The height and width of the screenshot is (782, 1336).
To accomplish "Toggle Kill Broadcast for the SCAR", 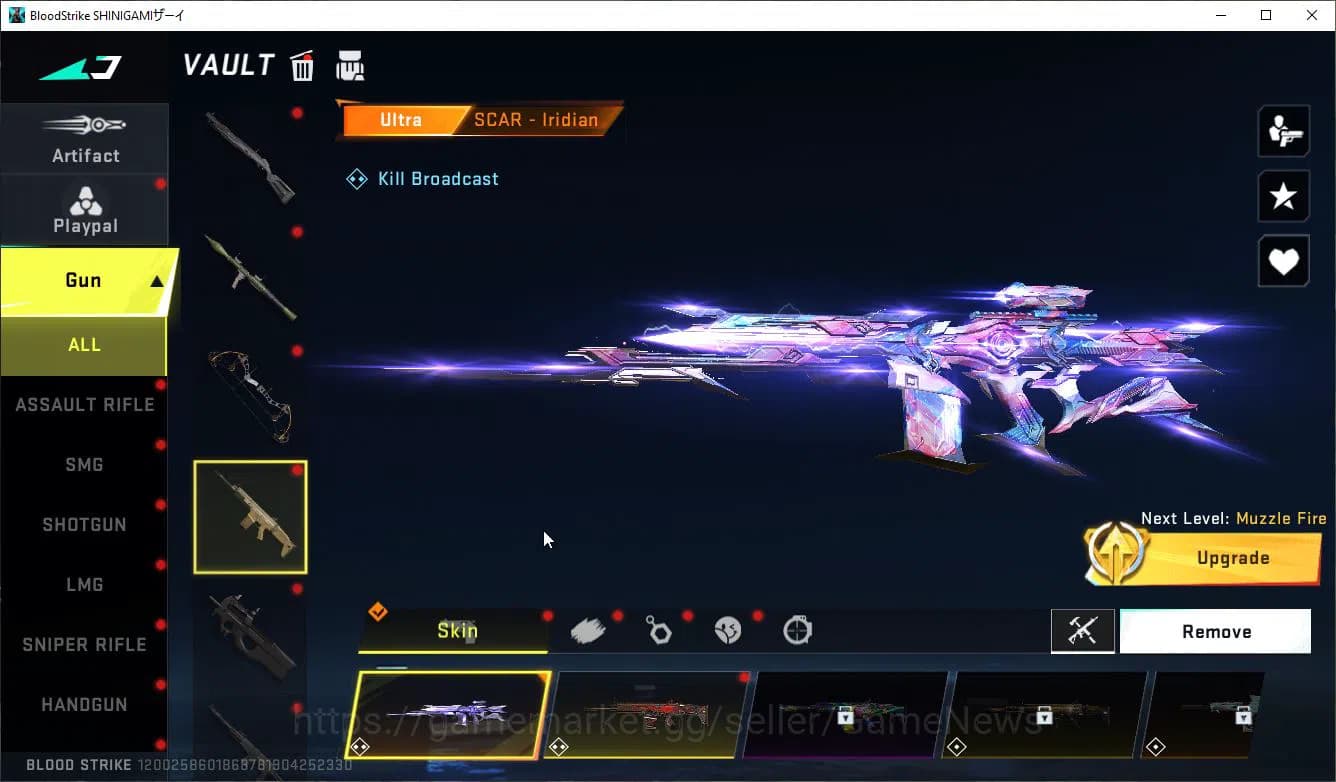I will pyautogui.click(x=422, y=178).
